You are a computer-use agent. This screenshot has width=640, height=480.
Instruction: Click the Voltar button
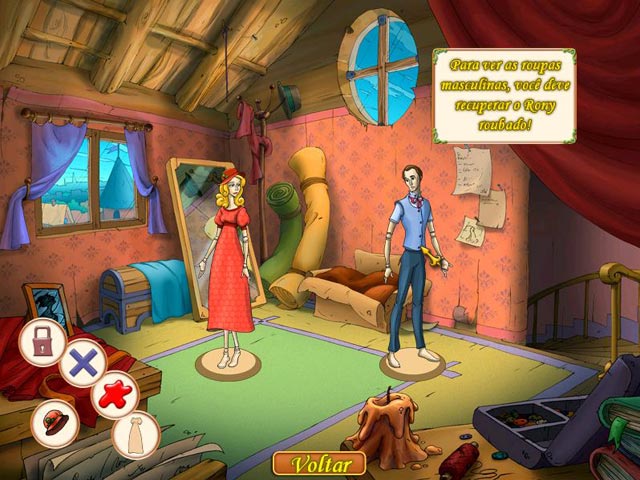click(318, 464)
